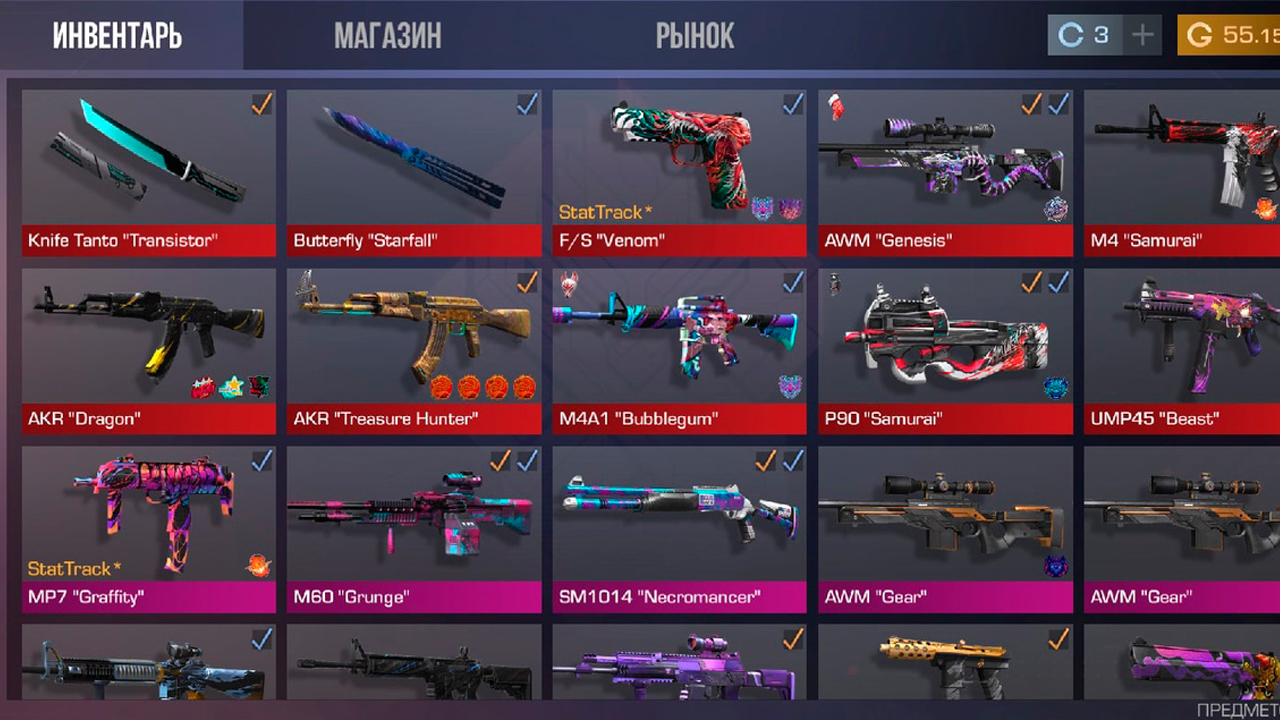Viewport: 1280px width, 720px height.
Task: Select the AWM "Genesis" sniper rifle
Action: click(945, 172)
